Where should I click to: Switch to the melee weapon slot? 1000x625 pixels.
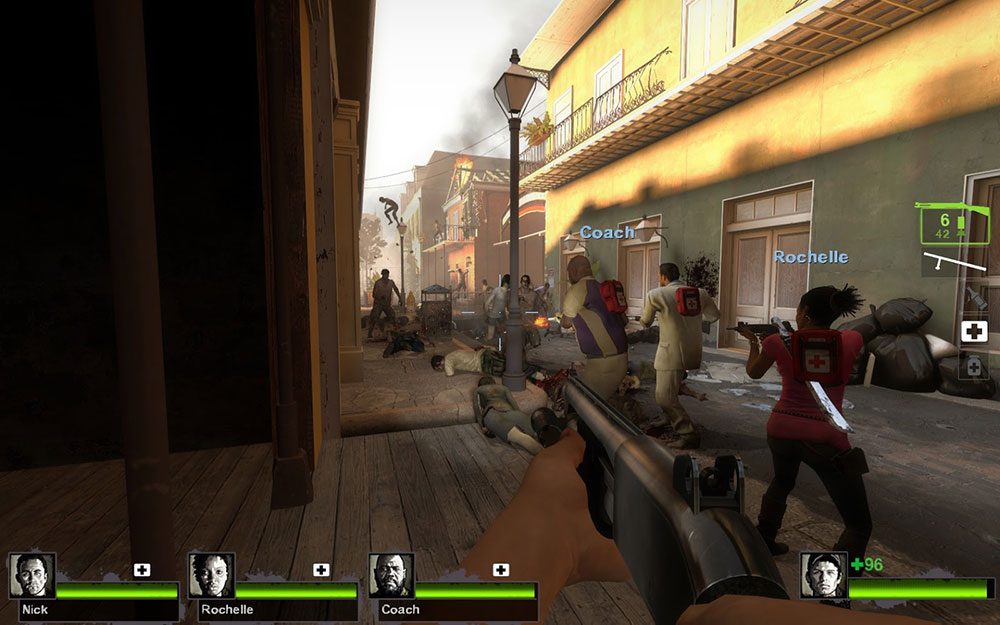click(x=955, y=263)
